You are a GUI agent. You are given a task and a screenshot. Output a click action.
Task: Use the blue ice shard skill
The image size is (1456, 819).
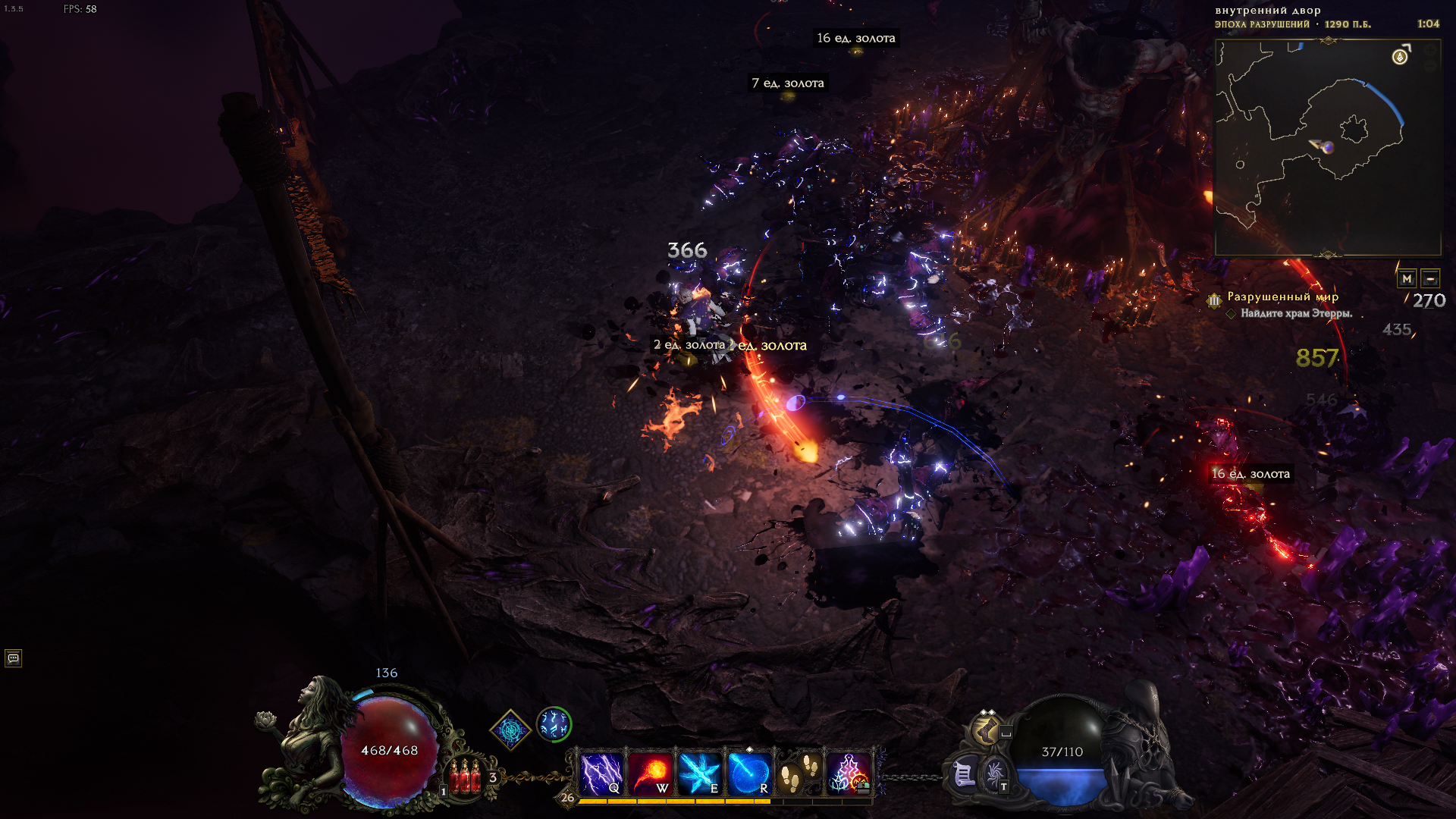click(699, 773)
